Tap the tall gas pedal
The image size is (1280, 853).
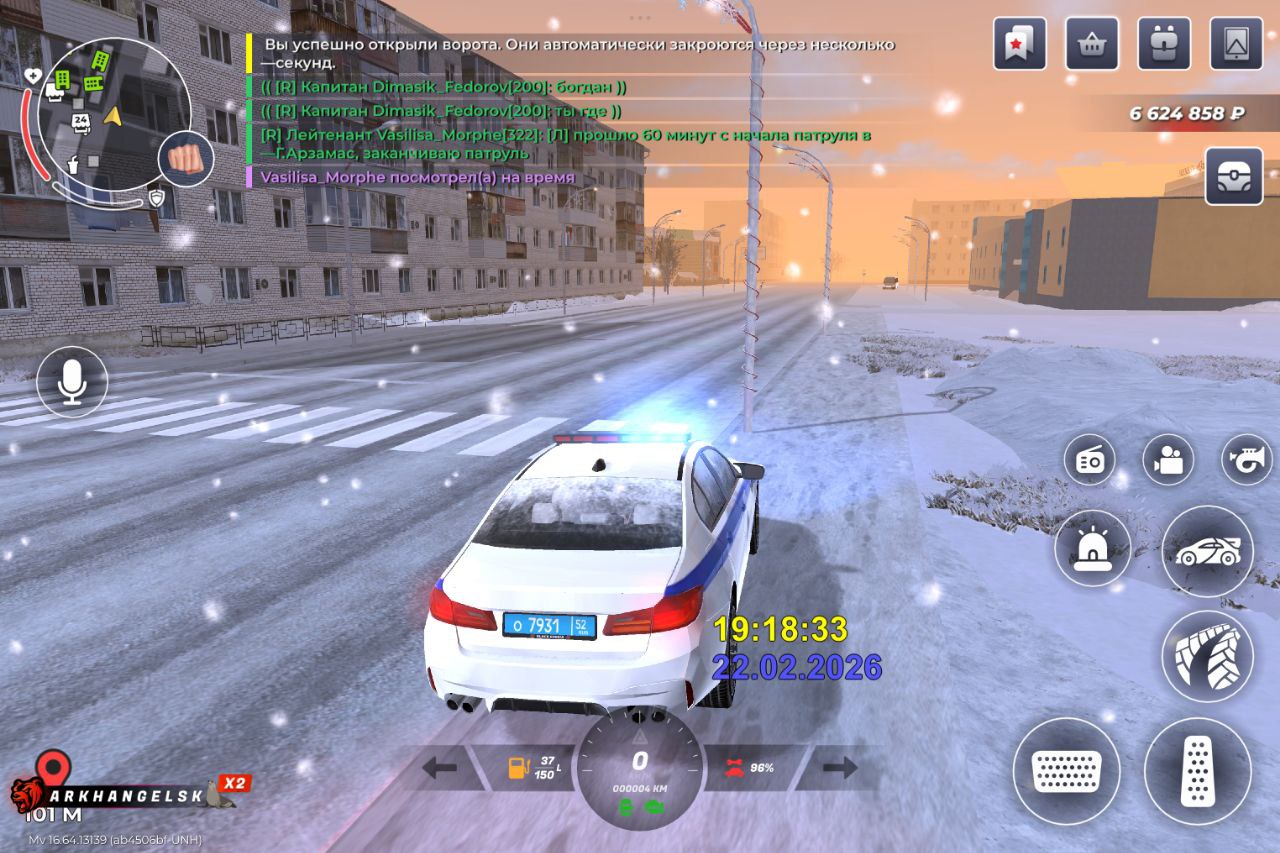point(1198,771)
